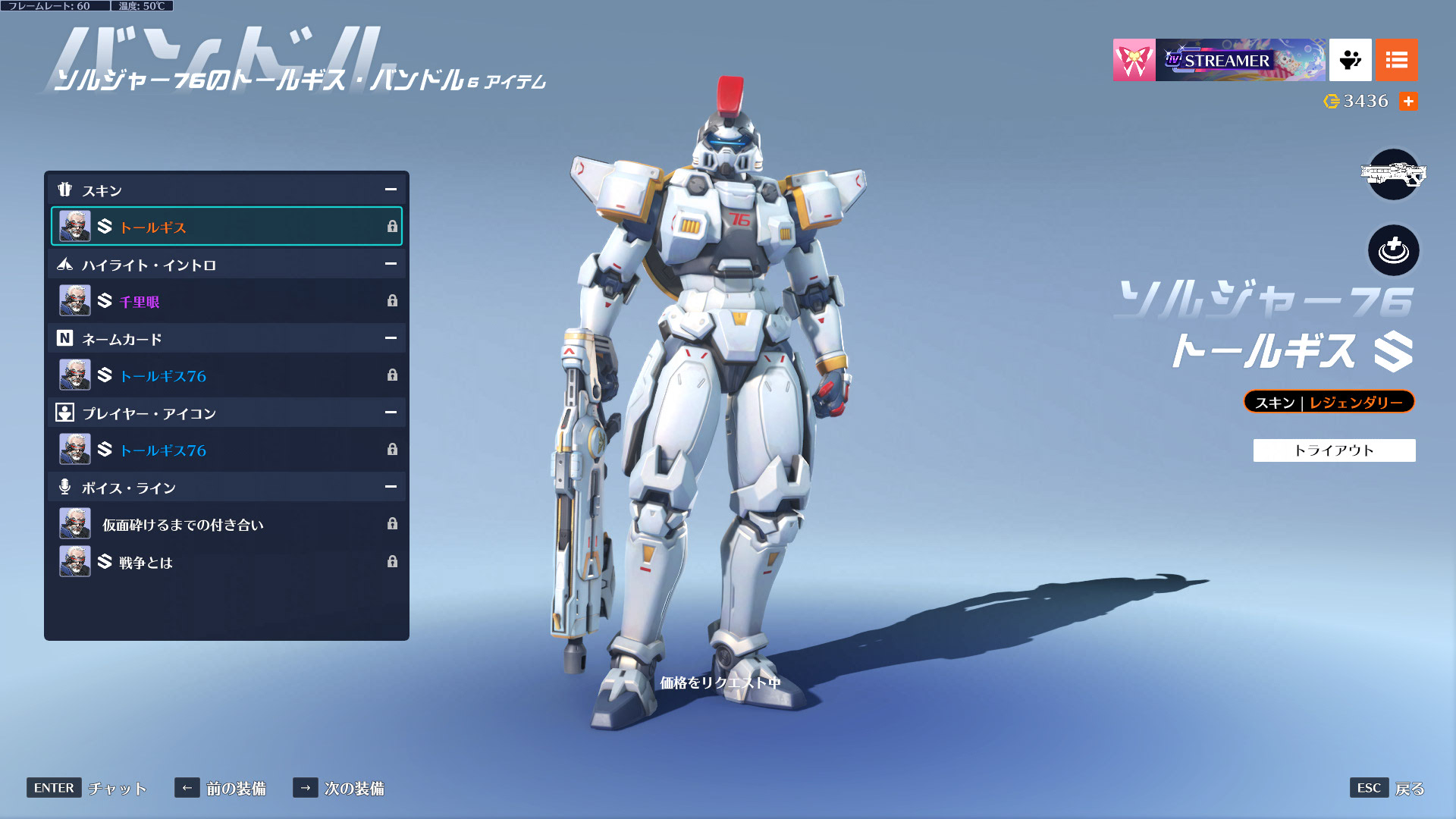Add coins with the orange plus button
The image size is (1456, 819).
pos(1408,101)
